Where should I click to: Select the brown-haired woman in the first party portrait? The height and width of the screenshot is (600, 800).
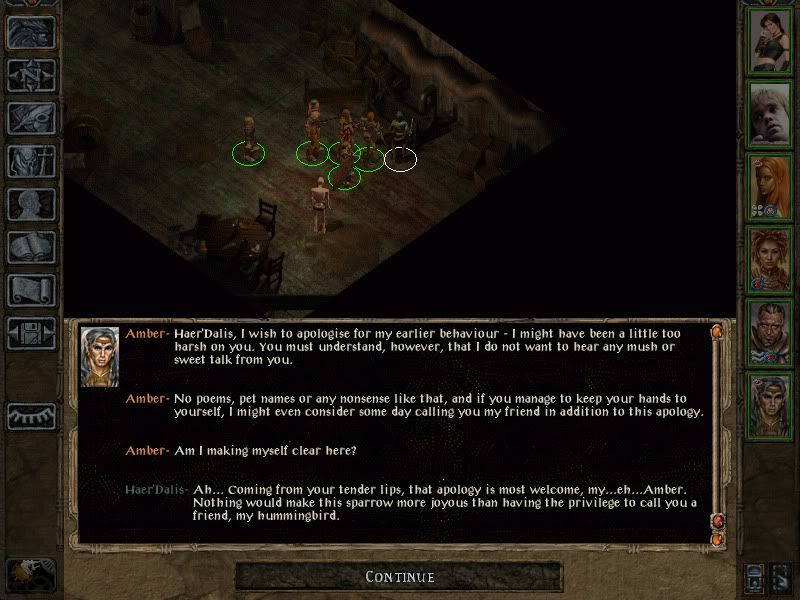771,41
